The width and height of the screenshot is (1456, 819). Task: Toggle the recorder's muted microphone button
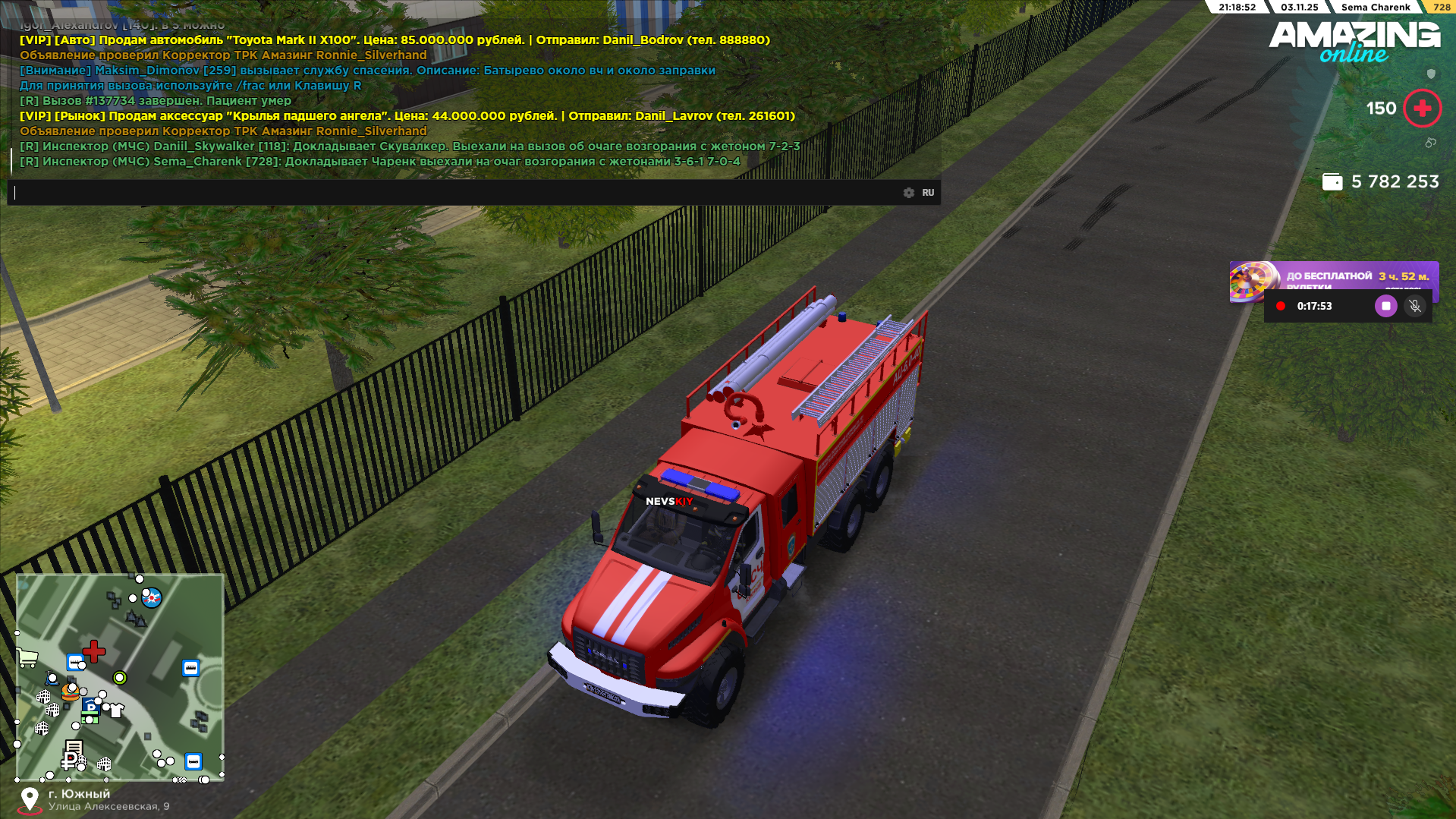(1414, 306)
